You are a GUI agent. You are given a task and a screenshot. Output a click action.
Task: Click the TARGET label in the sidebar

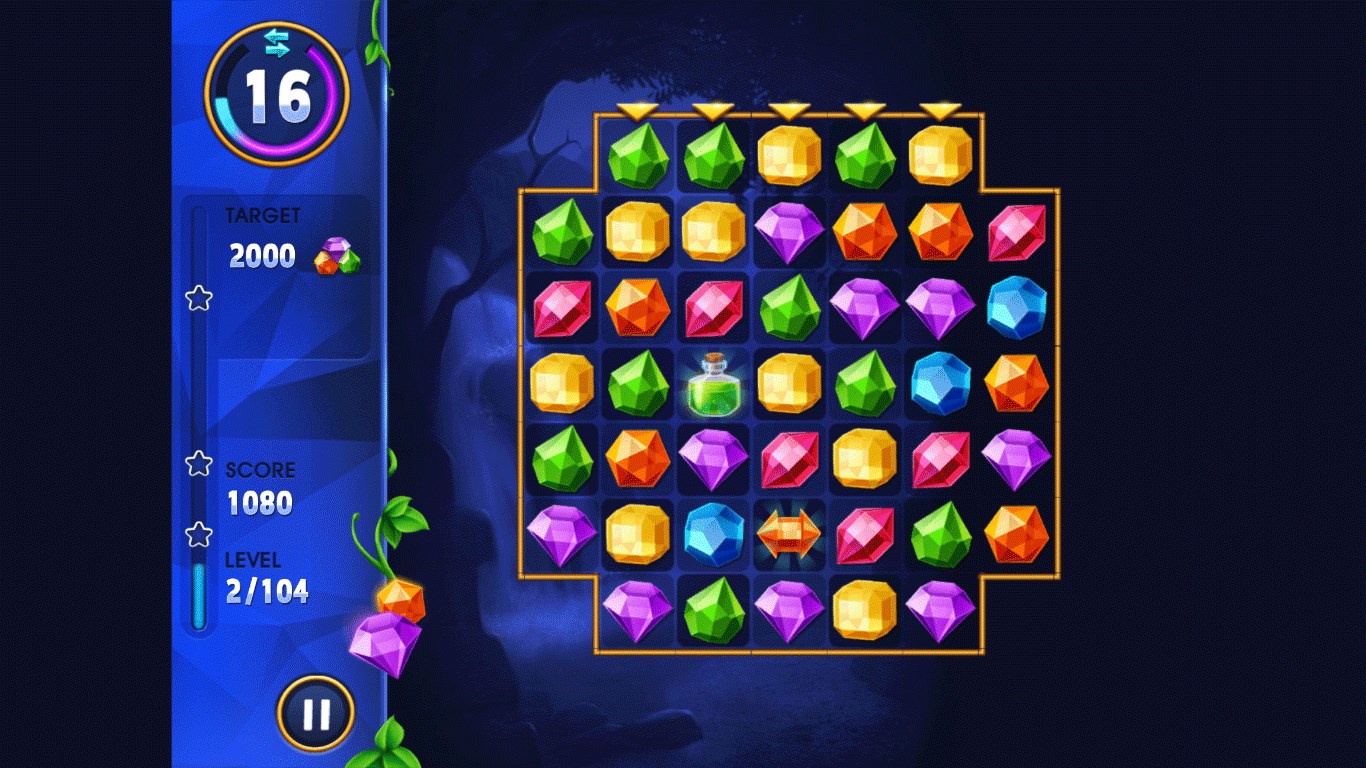(x=262, y=214)
